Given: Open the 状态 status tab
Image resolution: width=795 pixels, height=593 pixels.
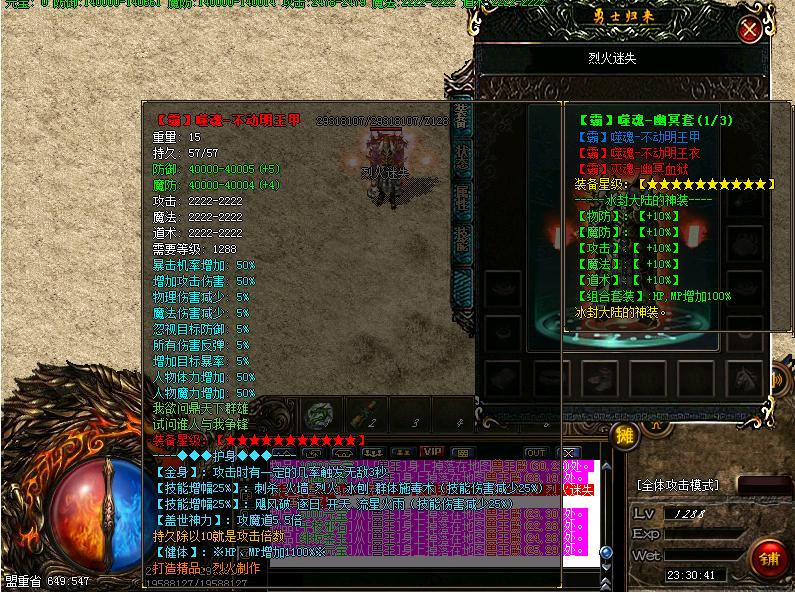Looking at the screenshot, I should [461, 159].
